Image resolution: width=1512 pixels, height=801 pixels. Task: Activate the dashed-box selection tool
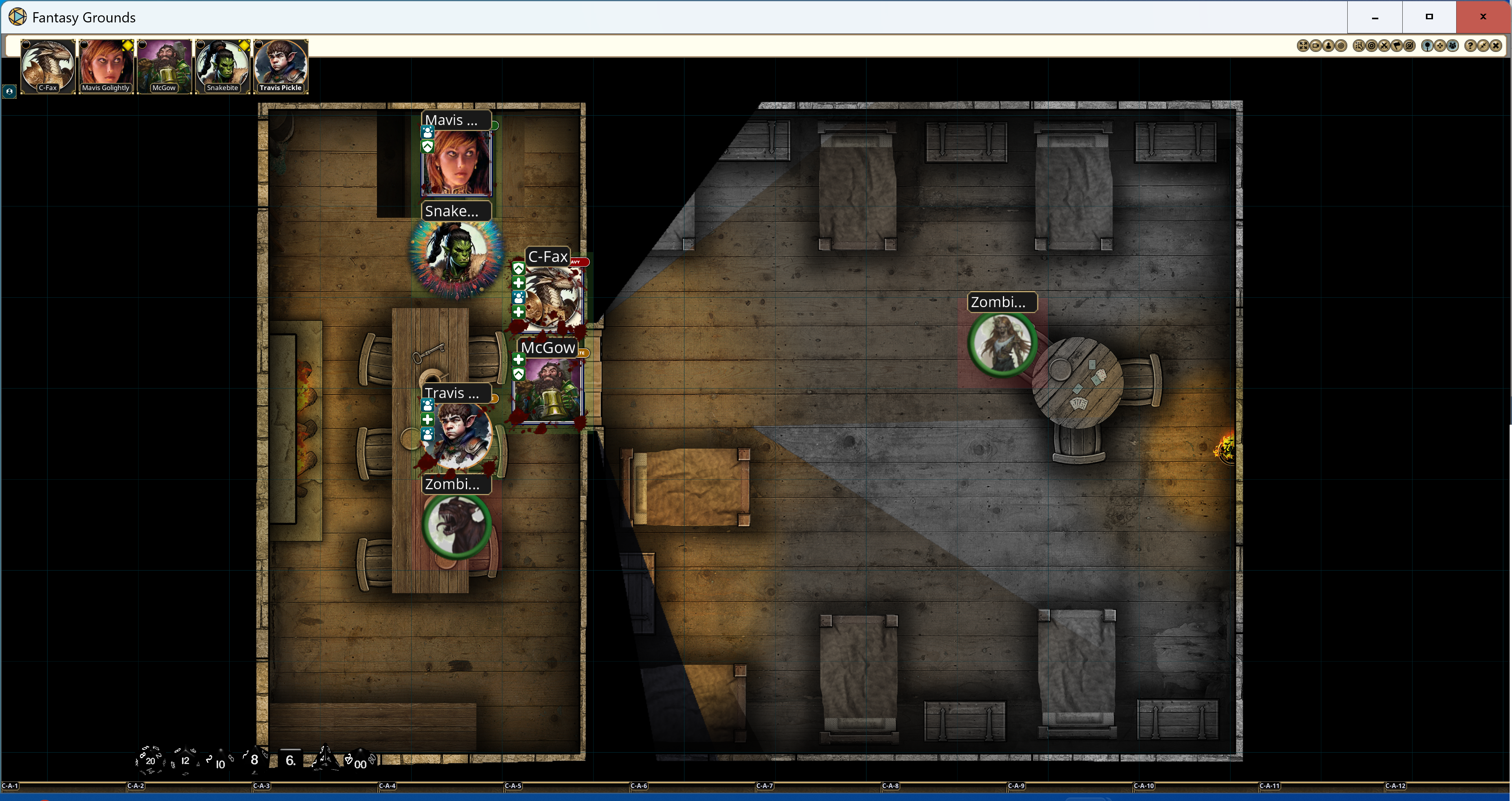(1359, 46)
